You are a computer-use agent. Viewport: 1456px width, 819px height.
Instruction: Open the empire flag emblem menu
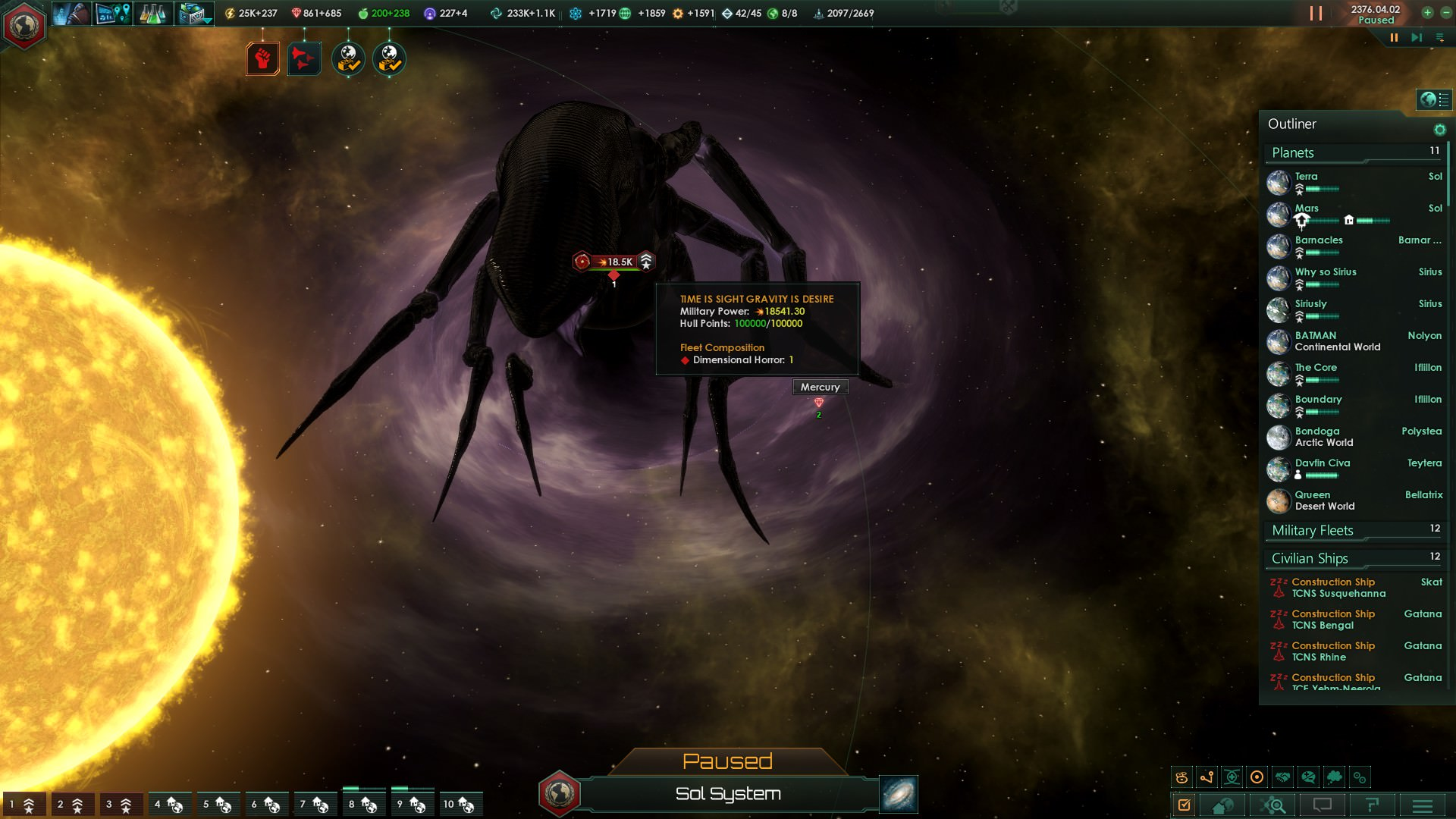(24, 25)
